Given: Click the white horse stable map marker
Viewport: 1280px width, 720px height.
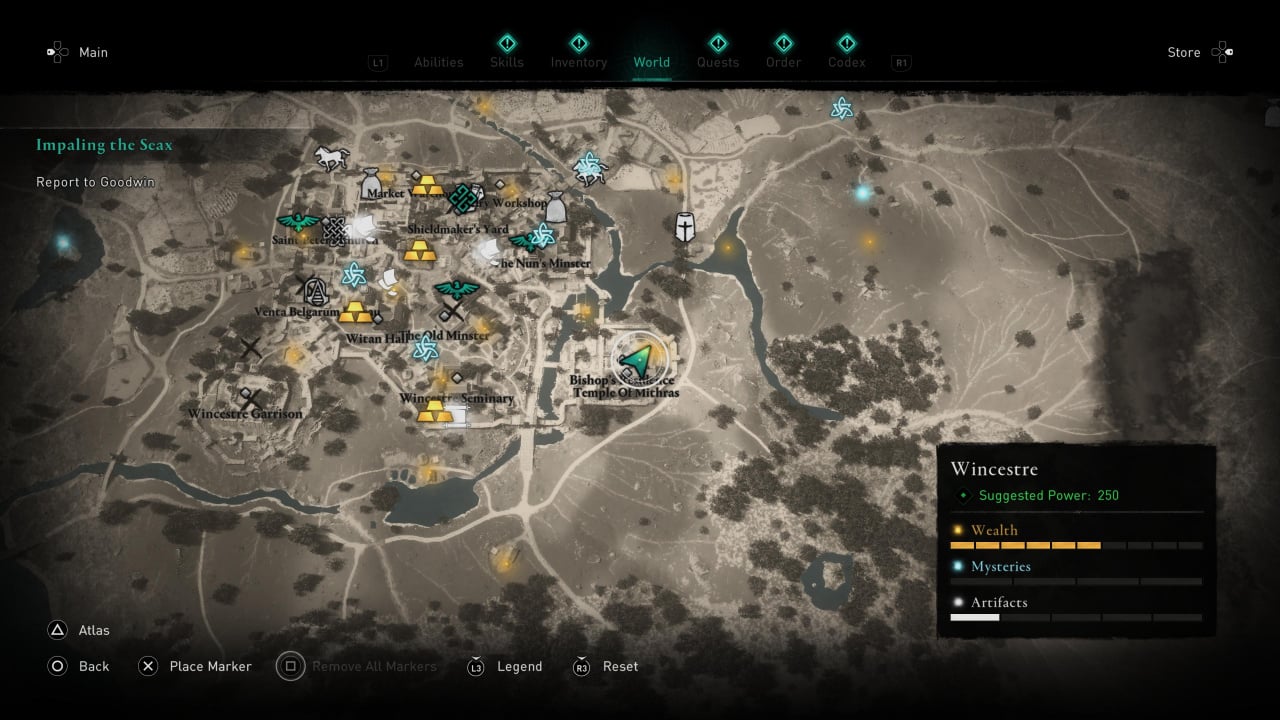Looking at the screenshot, I should click(330, 157).
